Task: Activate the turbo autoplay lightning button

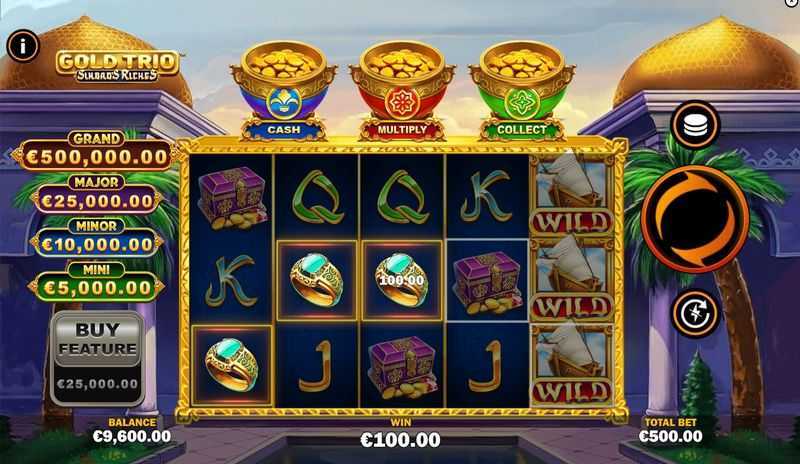Action: 695,312
